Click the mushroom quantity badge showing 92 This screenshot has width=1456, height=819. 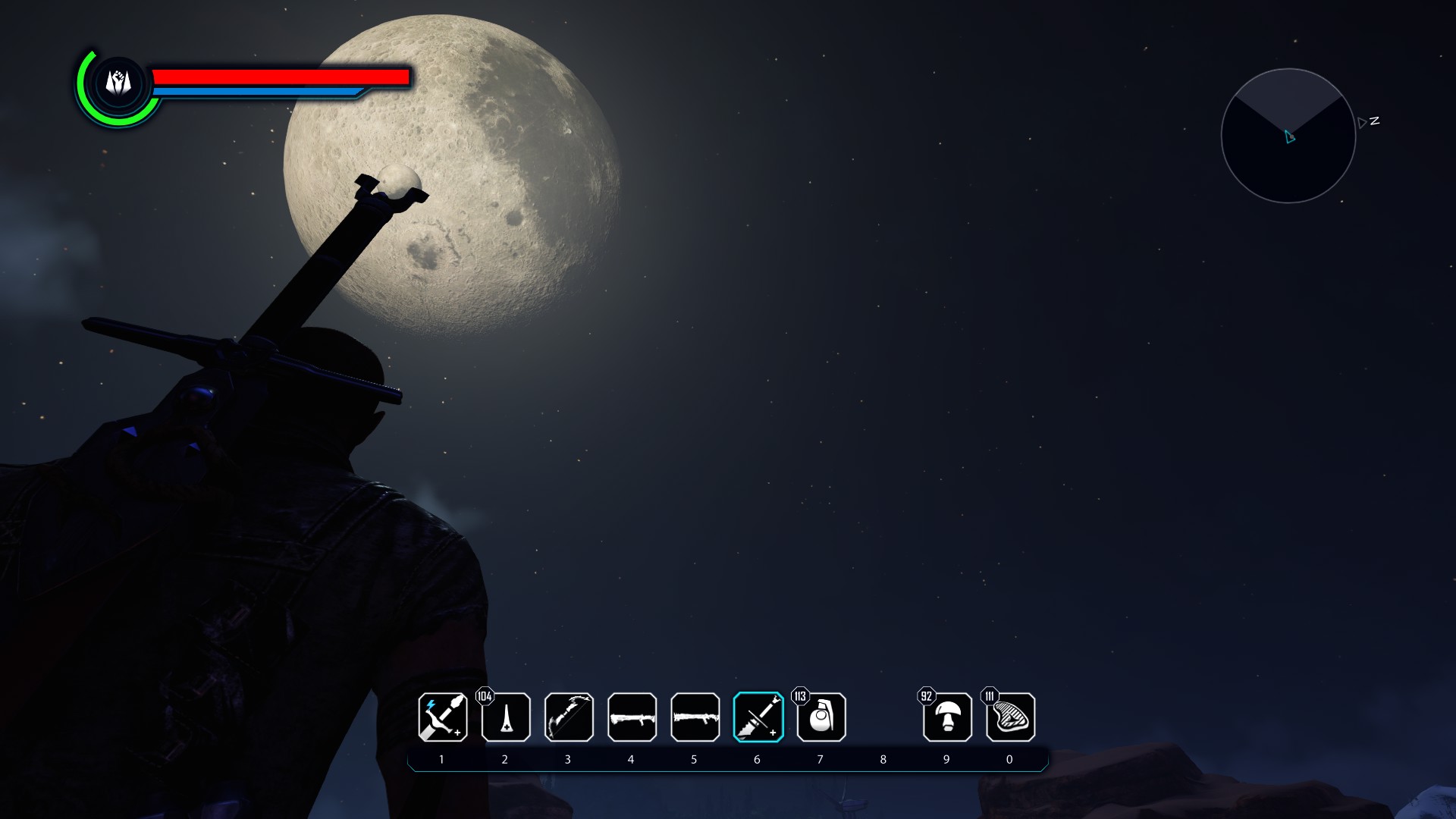[926, 695]
